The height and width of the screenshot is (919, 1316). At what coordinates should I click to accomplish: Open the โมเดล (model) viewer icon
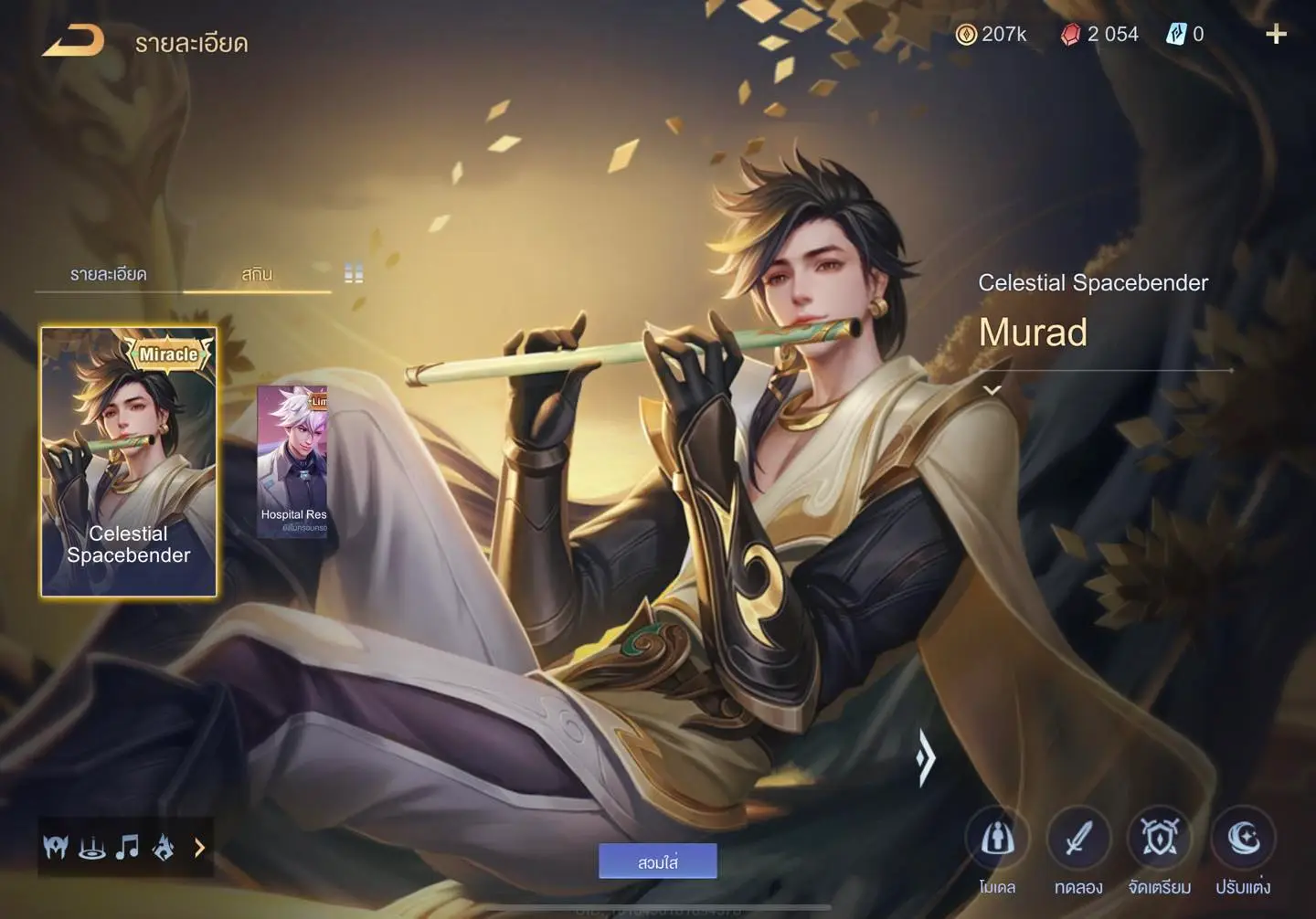pos(998,838)
